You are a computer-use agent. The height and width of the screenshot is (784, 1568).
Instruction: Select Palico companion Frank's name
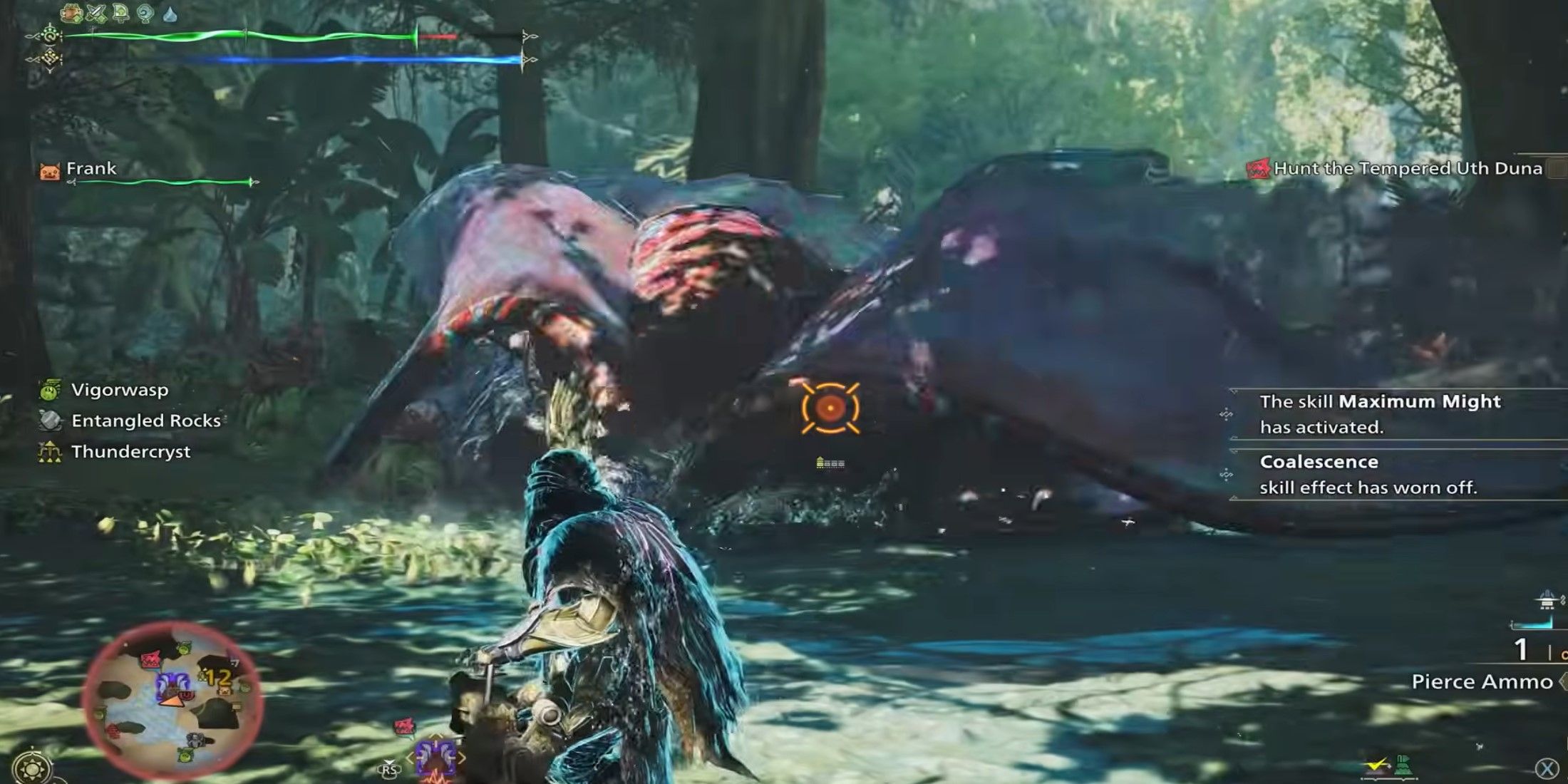[x=91, y=169]
